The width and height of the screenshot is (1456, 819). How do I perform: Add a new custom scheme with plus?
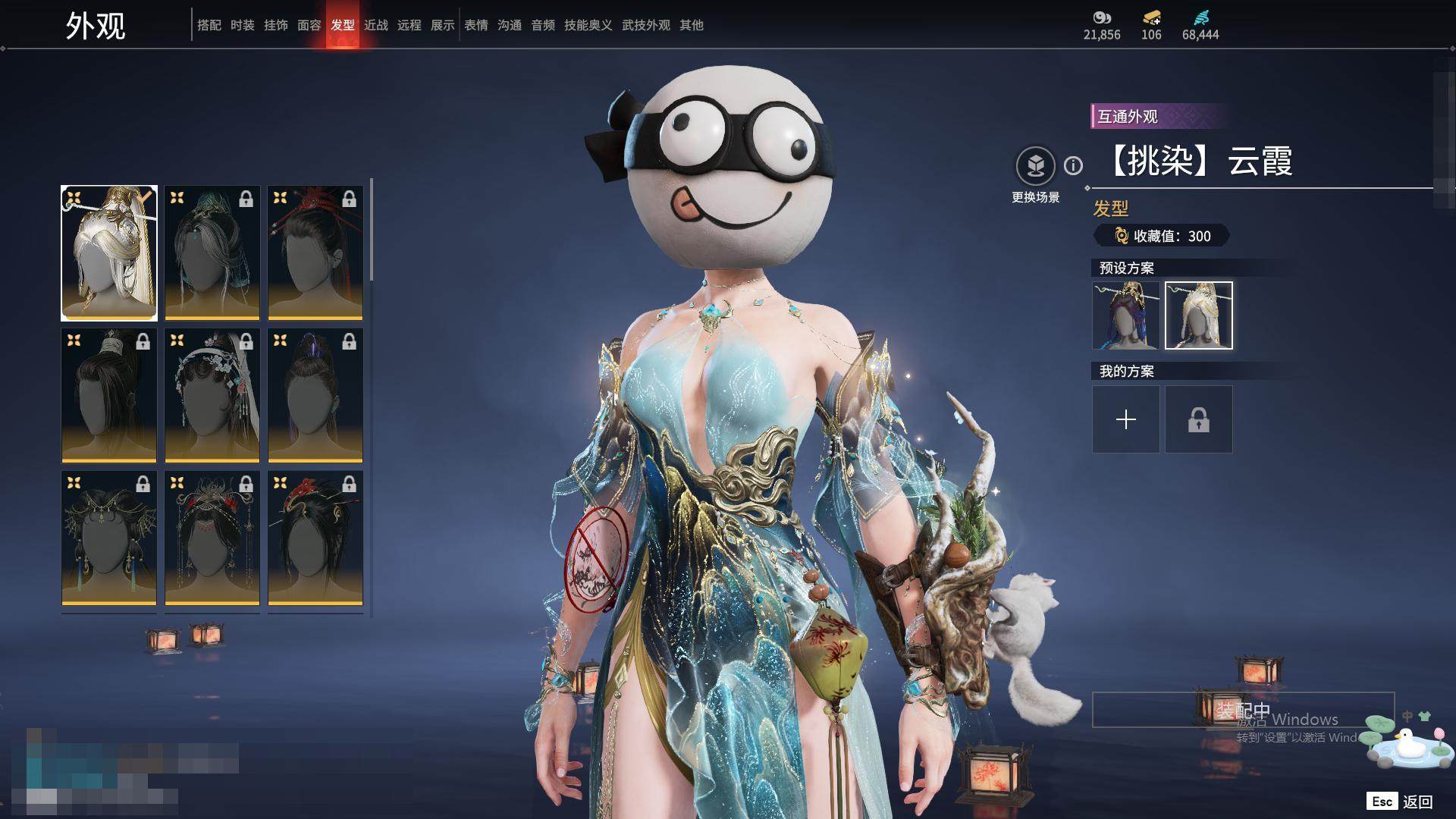click(x=1125, y=419)
